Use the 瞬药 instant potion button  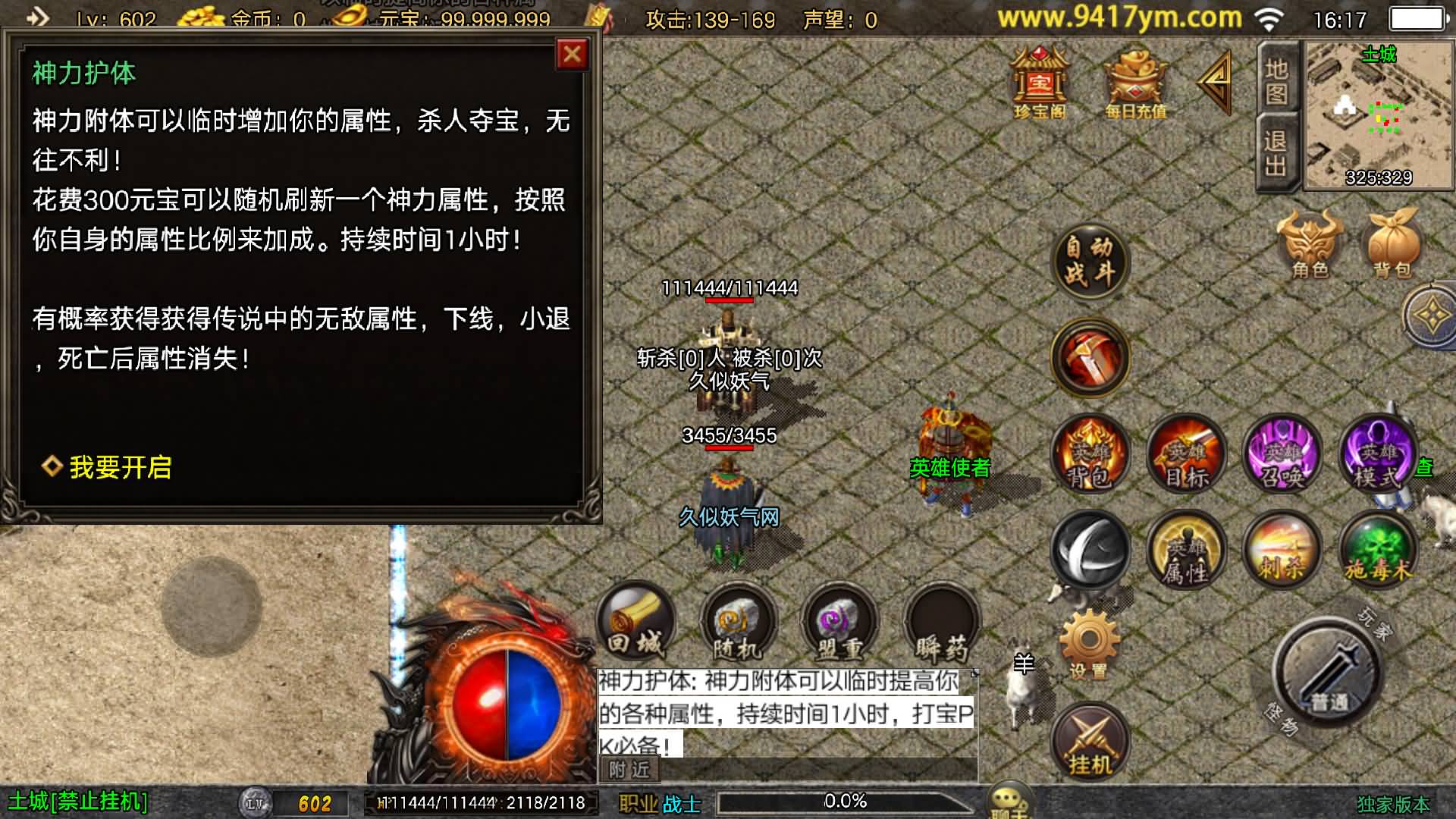940,623
